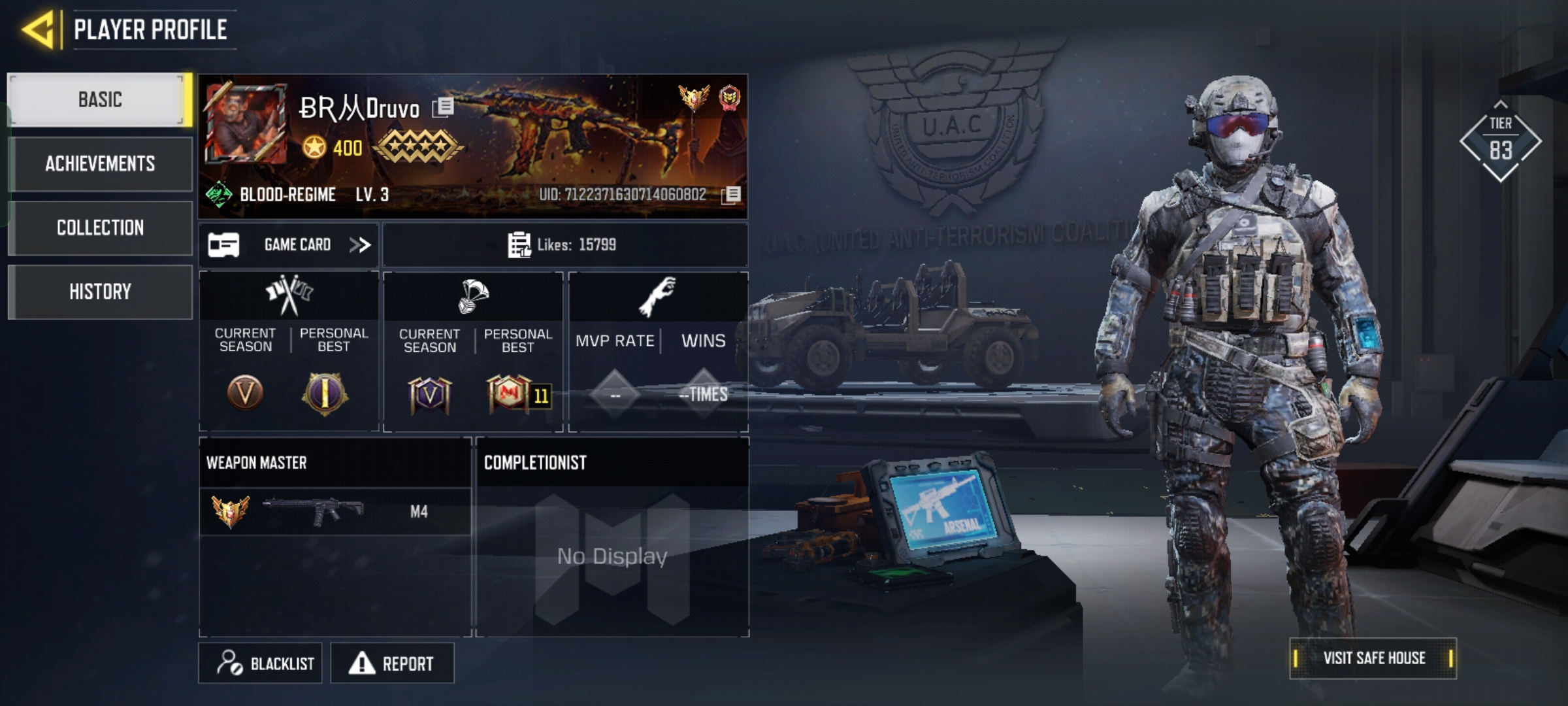Viewport: 1568px width, 706px height.
Task: Like the profile via Likes button
Action: (563, 245)
